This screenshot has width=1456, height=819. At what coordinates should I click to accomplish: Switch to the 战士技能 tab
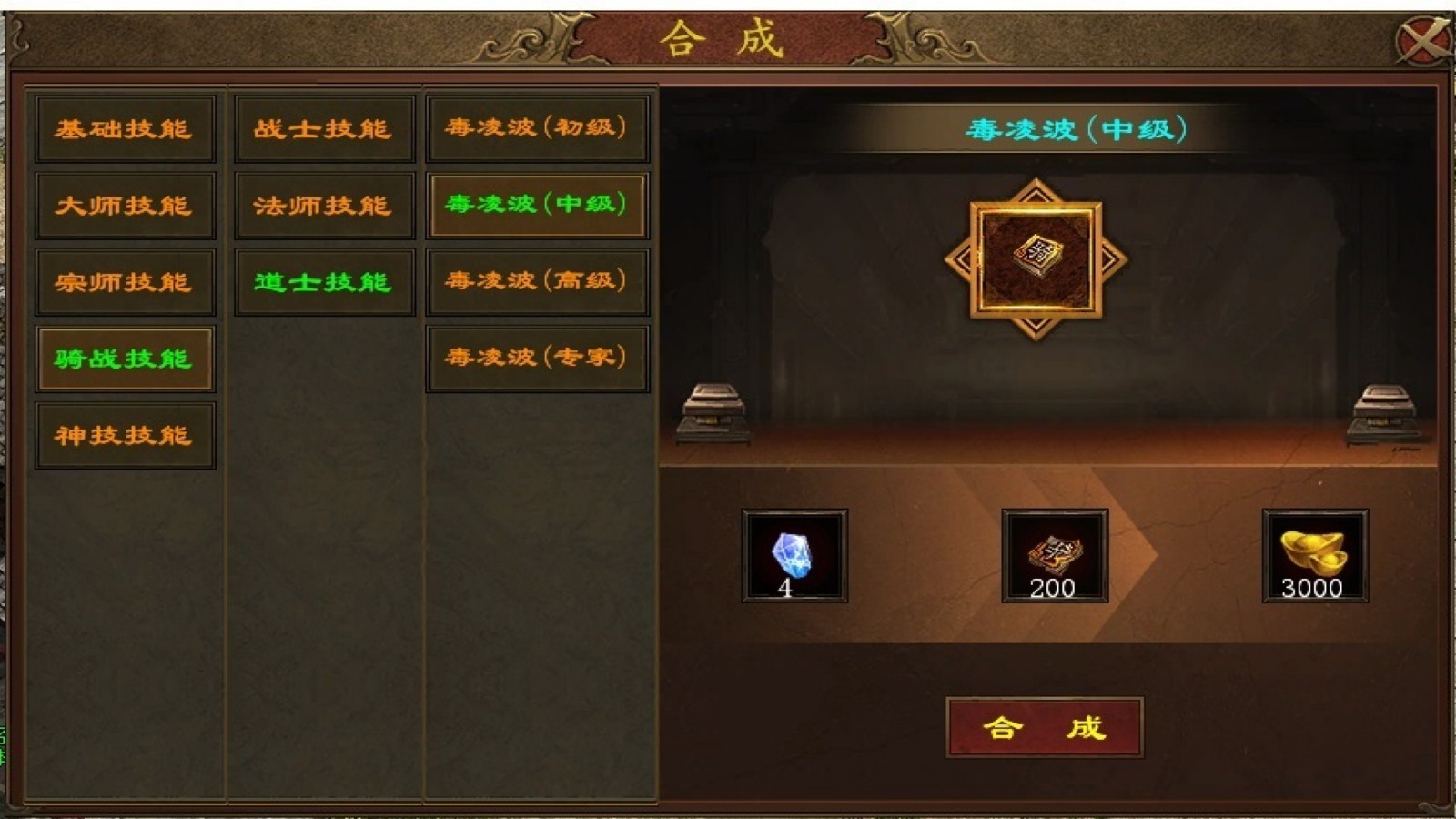pos(323,129)
